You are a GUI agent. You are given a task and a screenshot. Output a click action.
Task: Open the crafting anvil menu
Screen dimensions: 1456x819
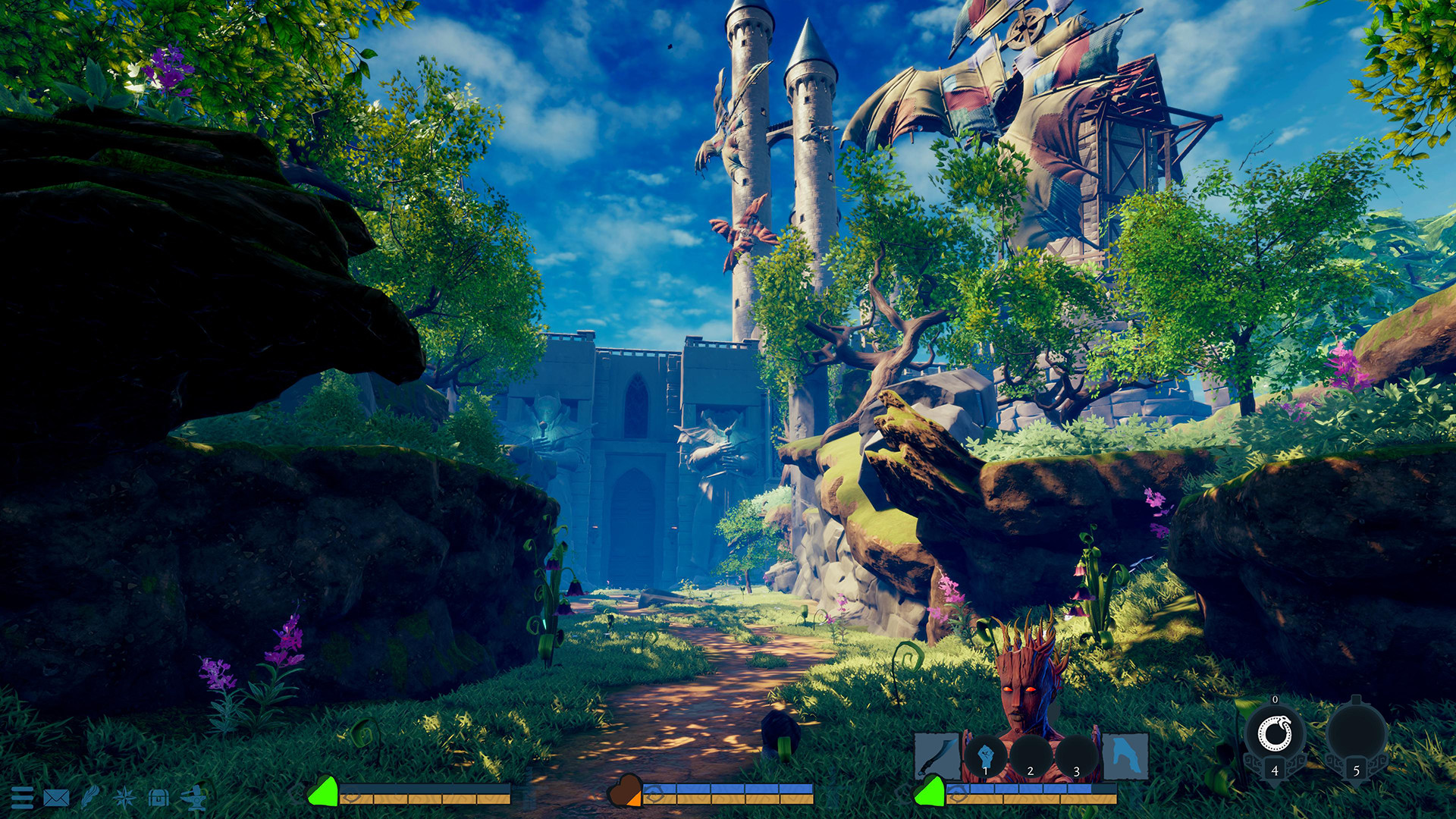(x=196, y=798)
